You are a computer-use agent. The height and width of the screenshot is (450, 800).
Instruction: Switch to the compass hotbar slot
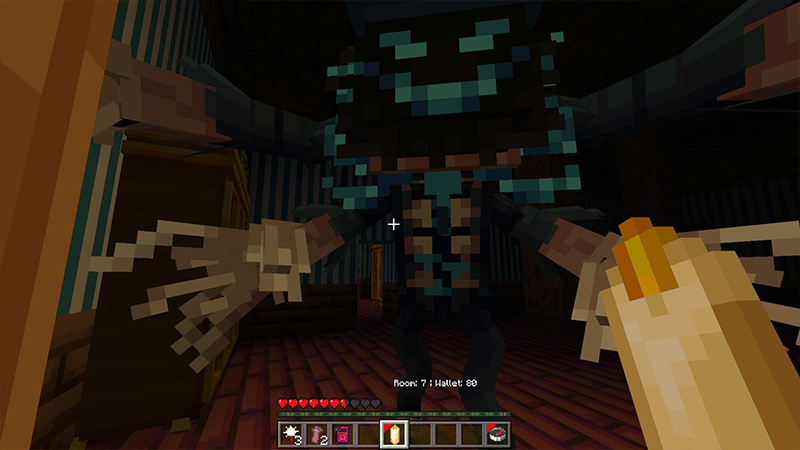497,434
